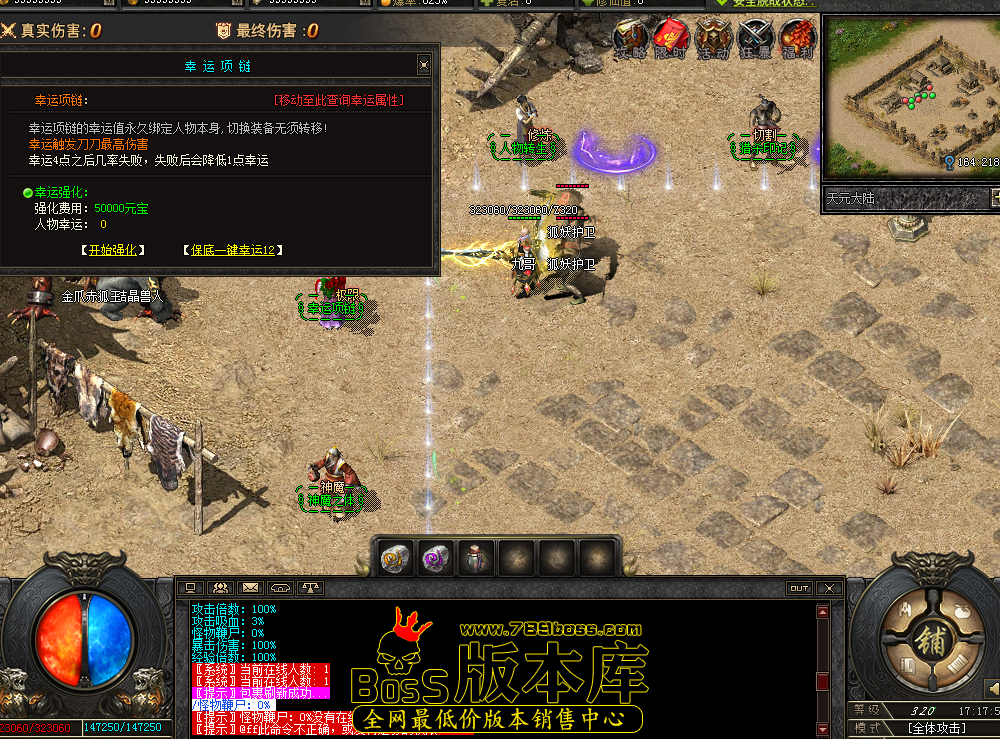Close the 幸运项链 panel
This screenshot has height=739, width=1000.
[424, 65]
